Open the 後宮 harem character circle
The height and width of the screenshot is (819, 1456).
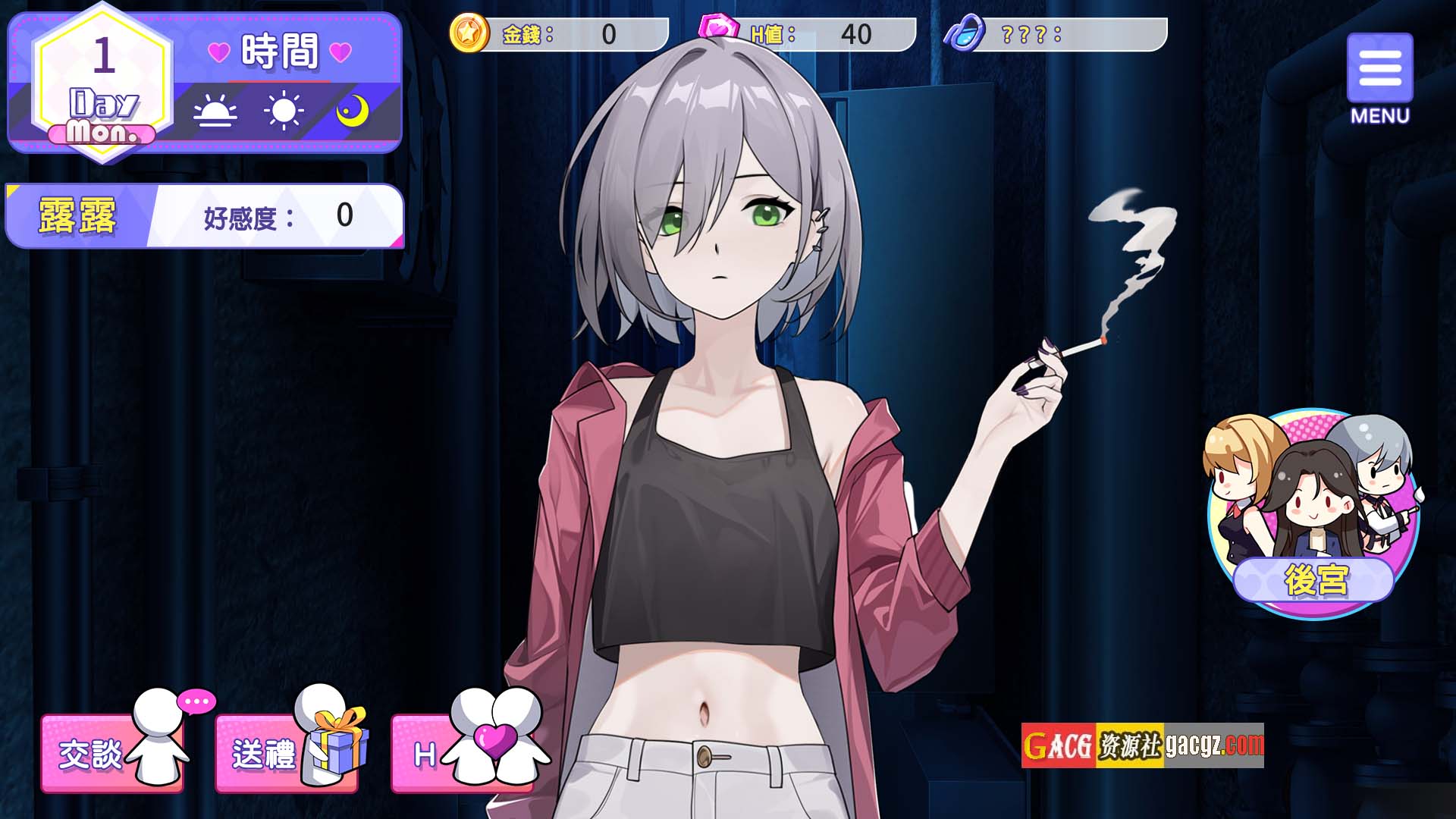1313,514
